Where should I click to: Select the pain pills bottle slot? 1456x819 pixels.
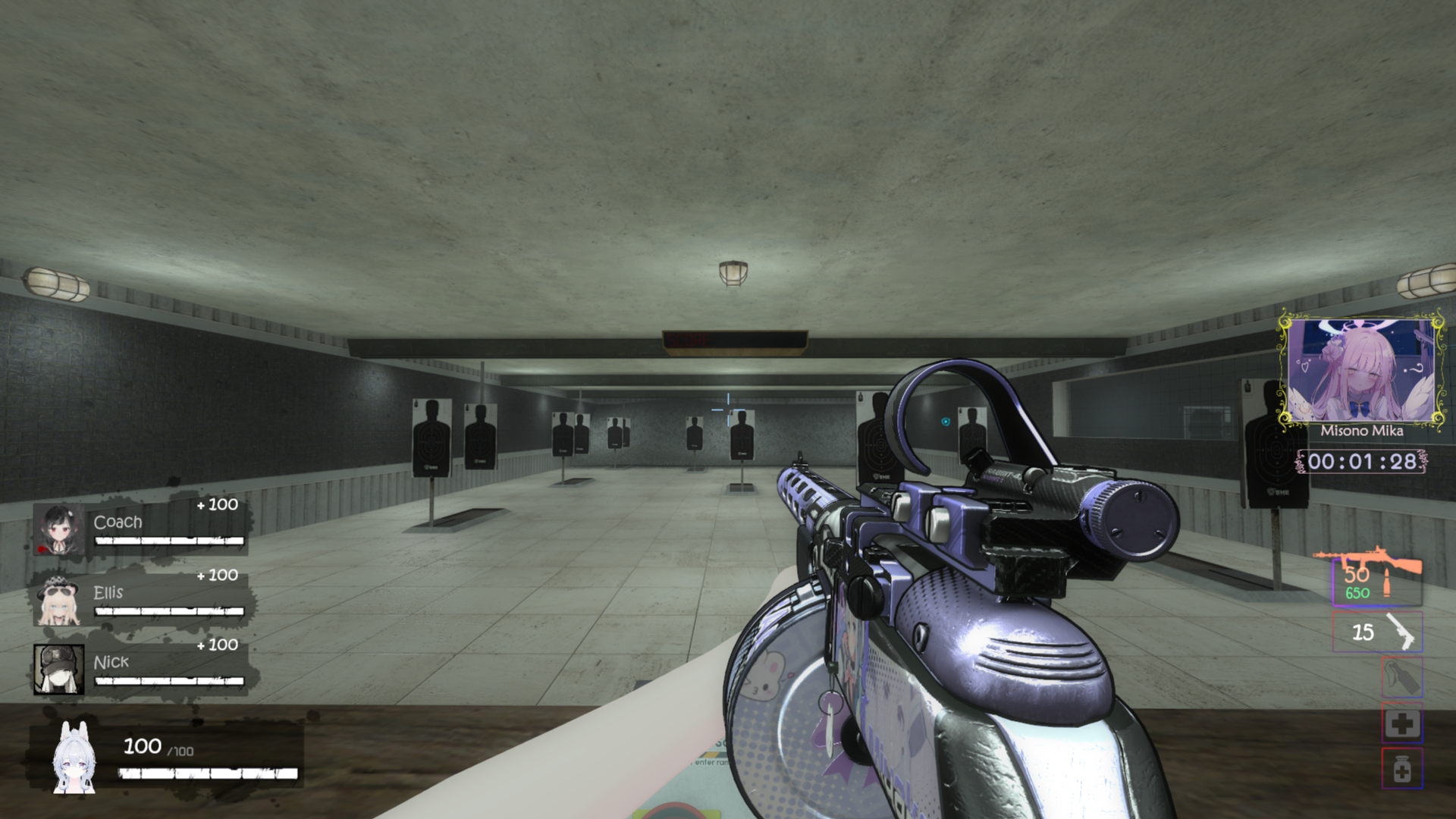[1401, 768]
